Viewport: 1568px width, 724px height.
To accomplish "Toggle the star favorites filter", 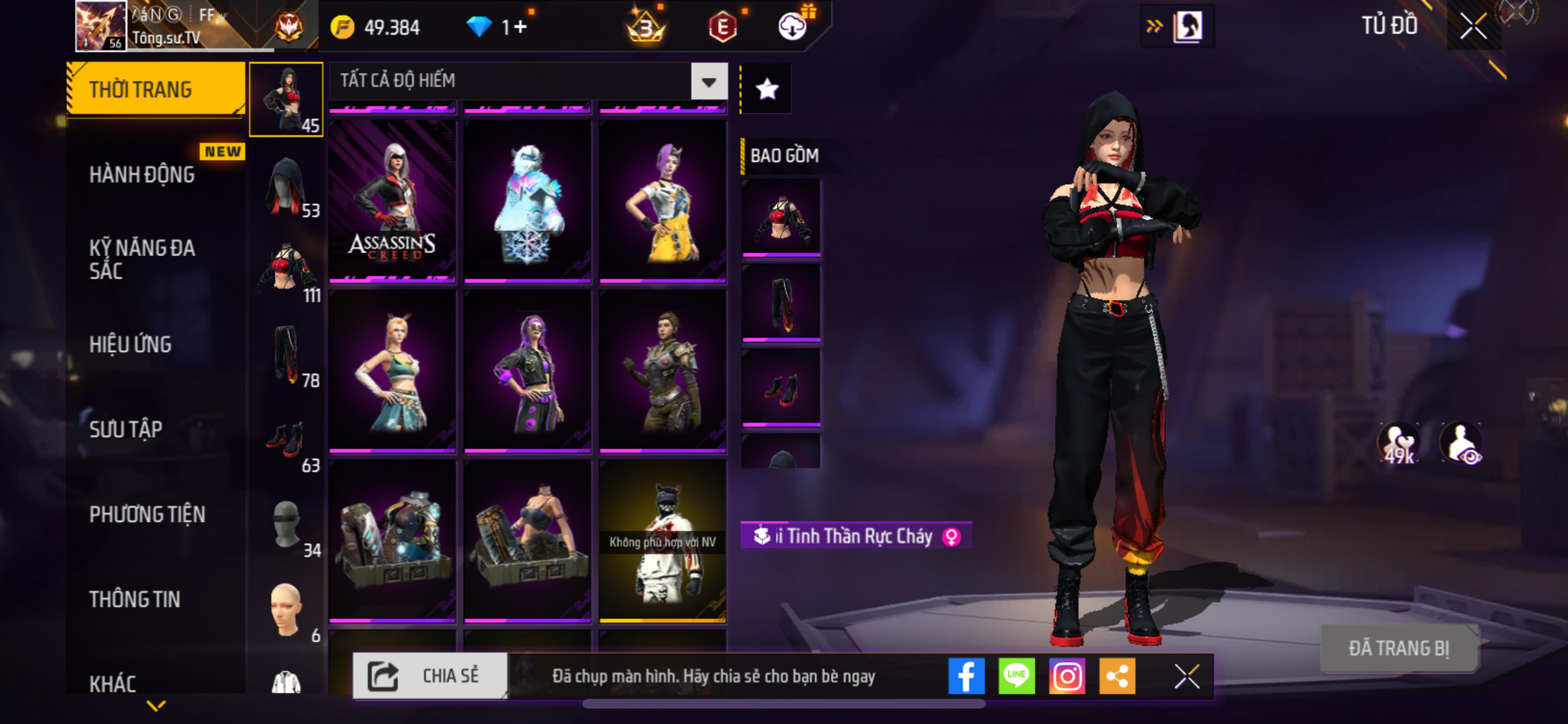I will pyautogui.click(x=767, y=89).
